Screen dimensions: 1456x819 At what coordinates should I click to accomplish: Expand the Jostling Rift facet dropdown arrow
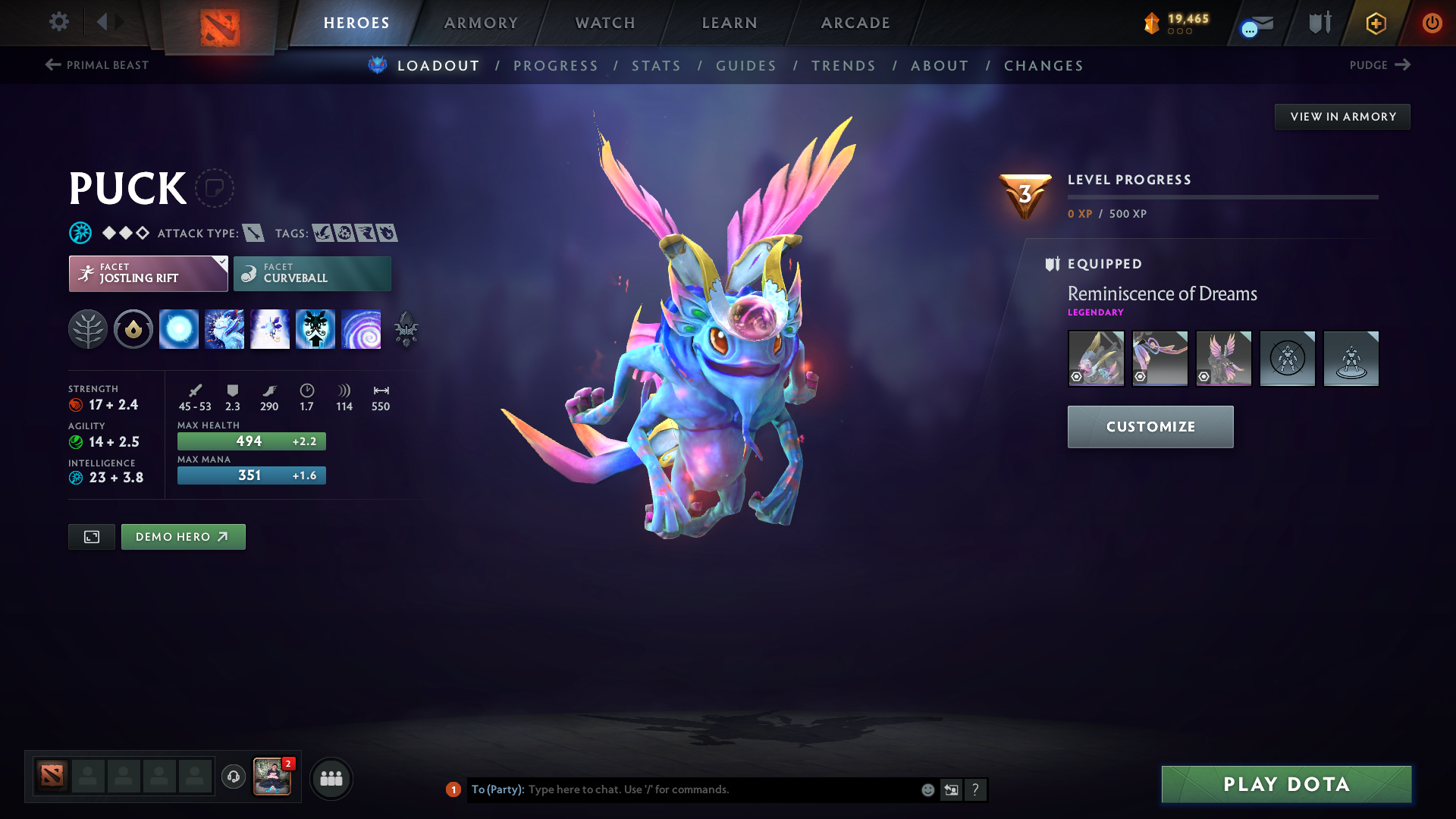(x=220, y=263)
